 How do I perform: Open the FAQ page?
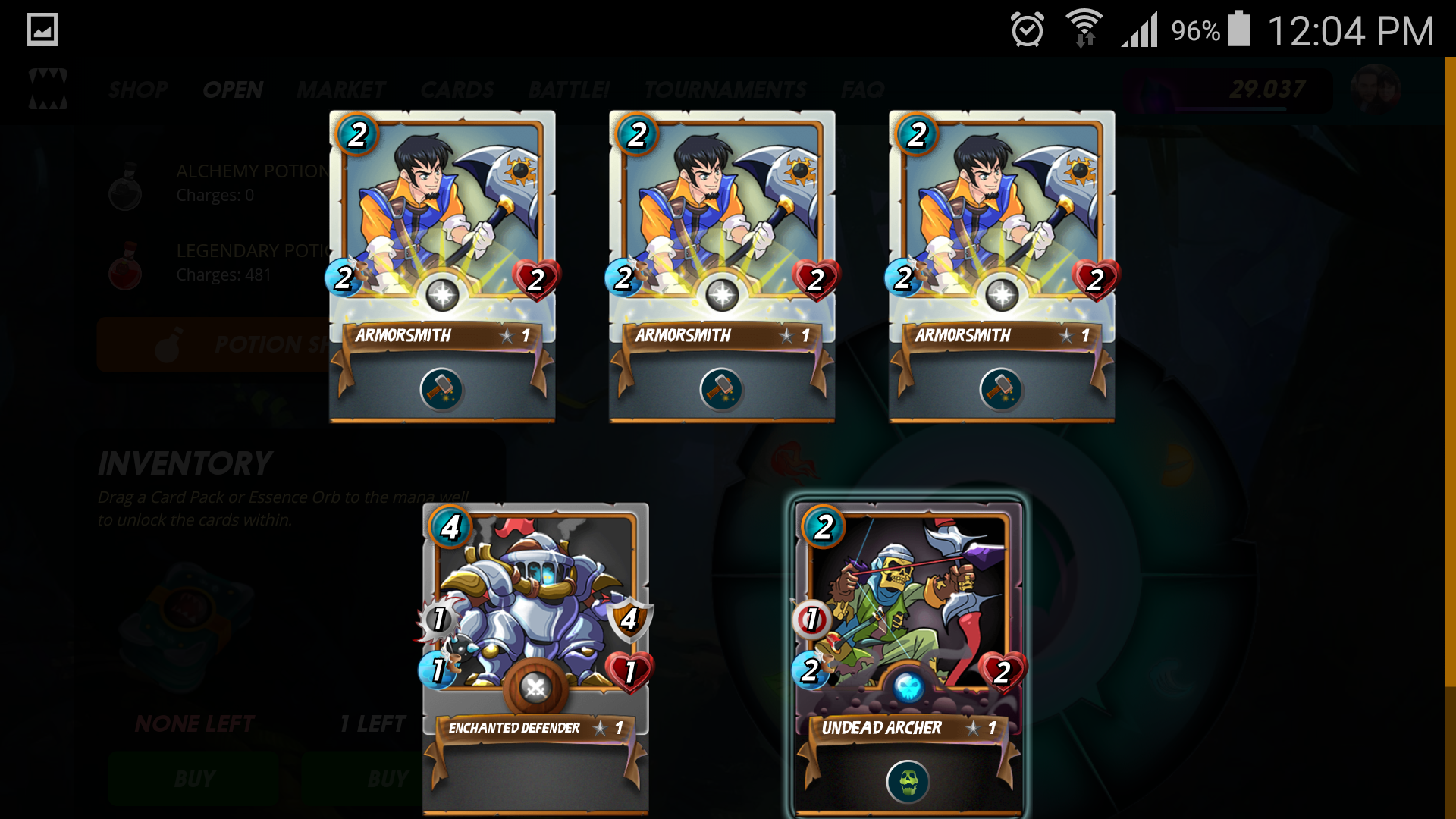(862, 90)
